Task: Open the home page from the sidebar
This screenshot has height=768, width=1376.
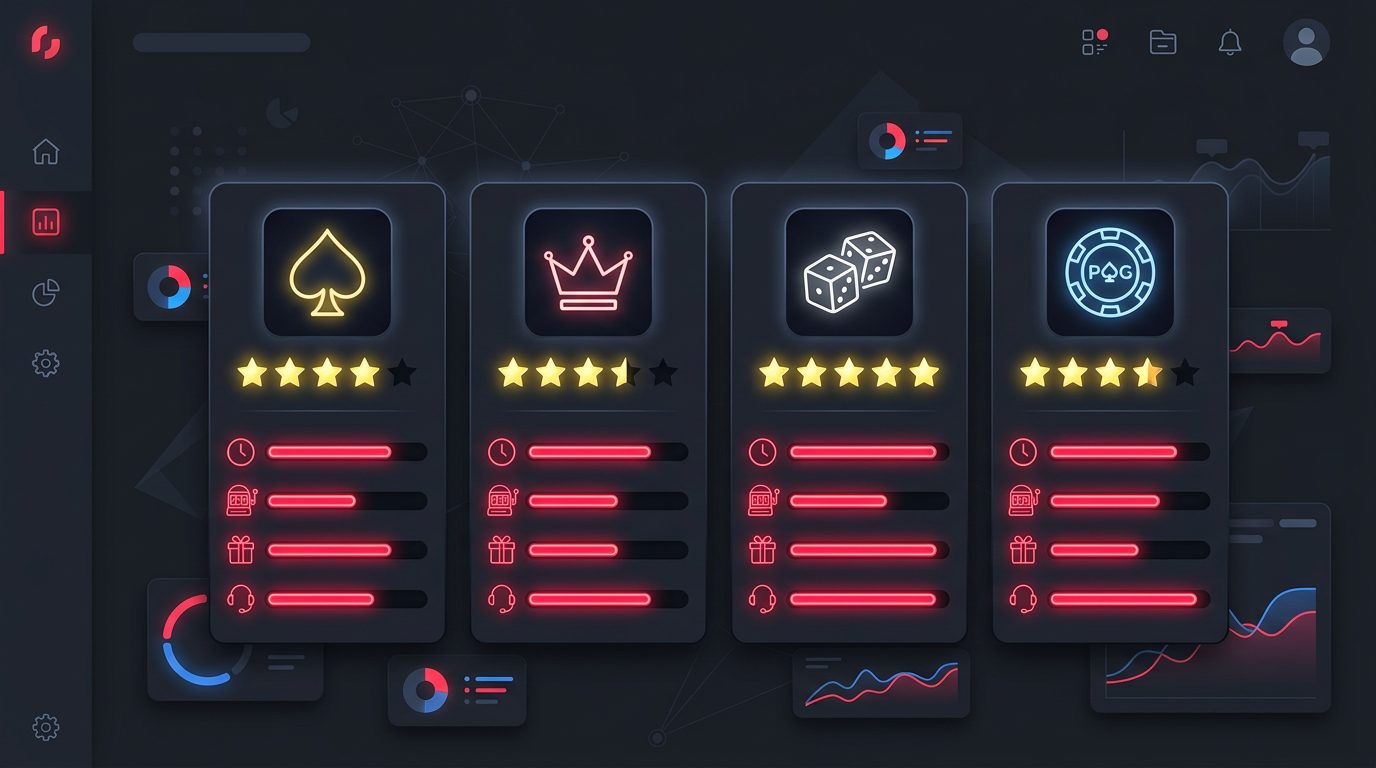Action: point(46,152)
